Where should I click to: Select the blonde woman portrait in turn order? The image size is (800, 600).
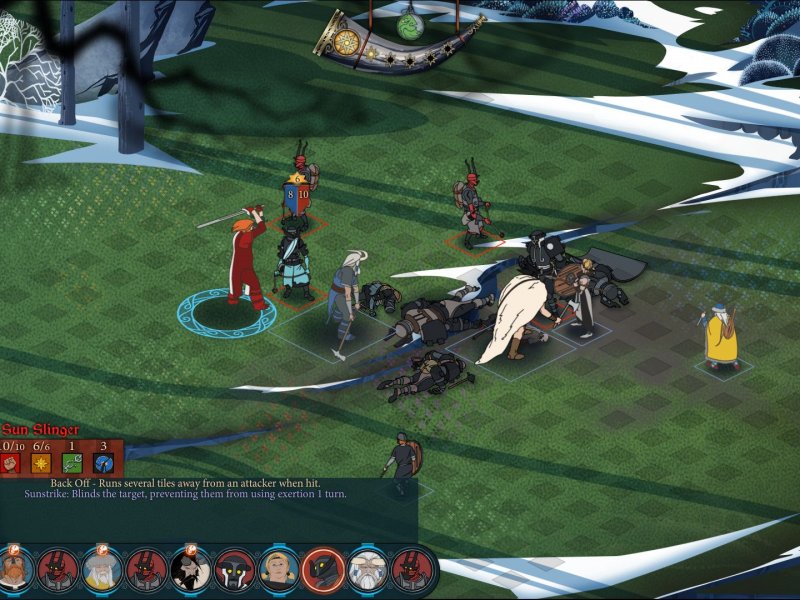point(278,569)
